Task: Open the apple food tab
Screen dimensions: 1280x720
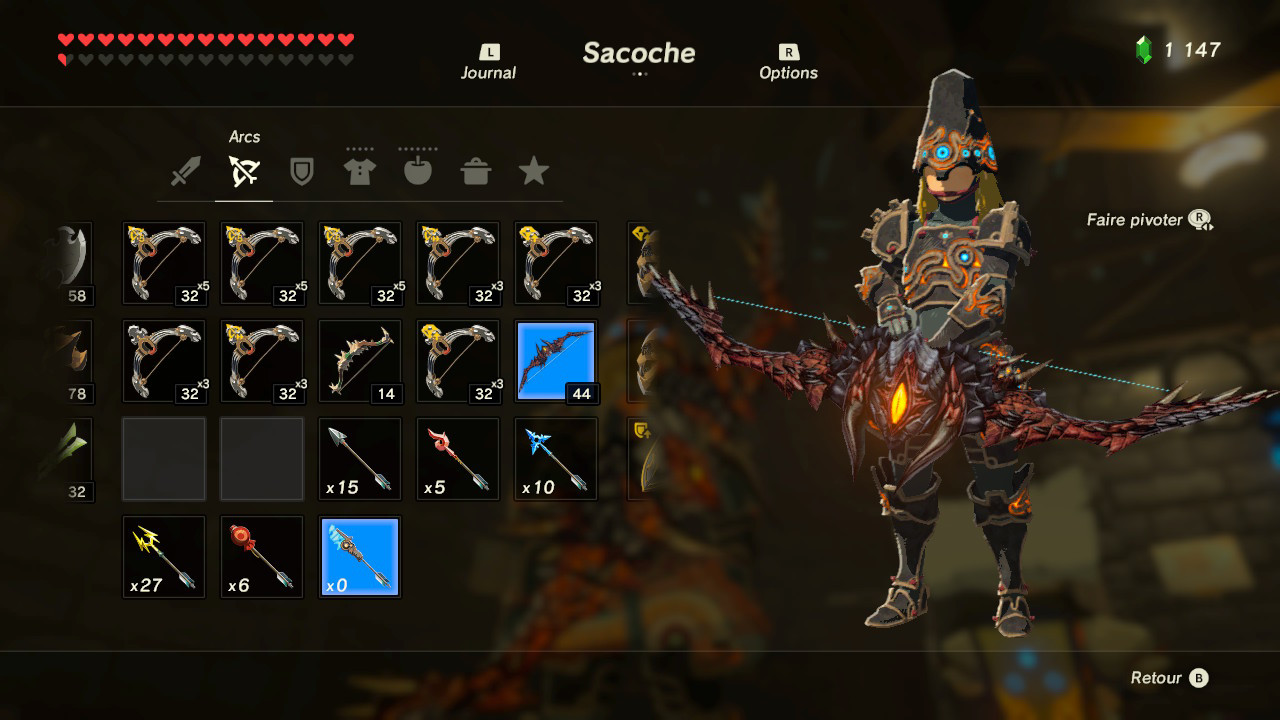Action: [418, 170]
